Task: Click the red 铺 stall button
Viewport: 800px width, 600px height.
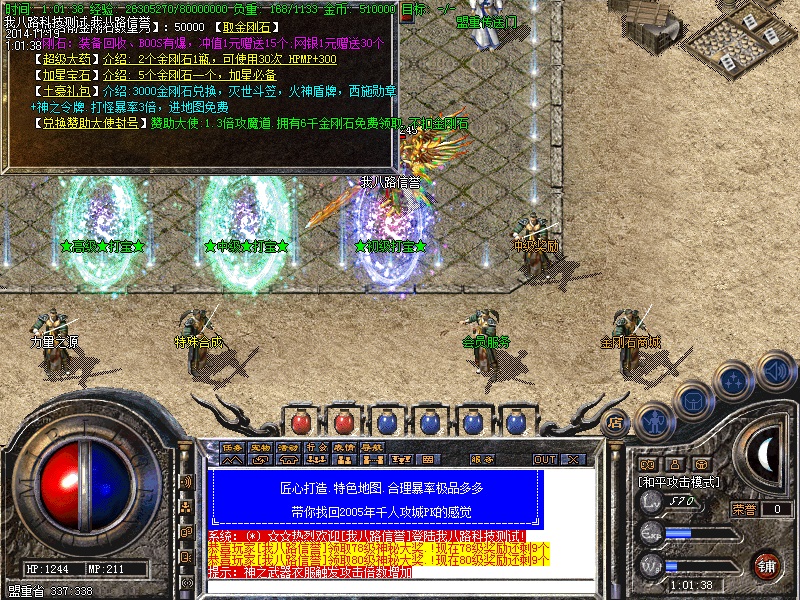Action: pyautogui.click(x=767, y=565)
